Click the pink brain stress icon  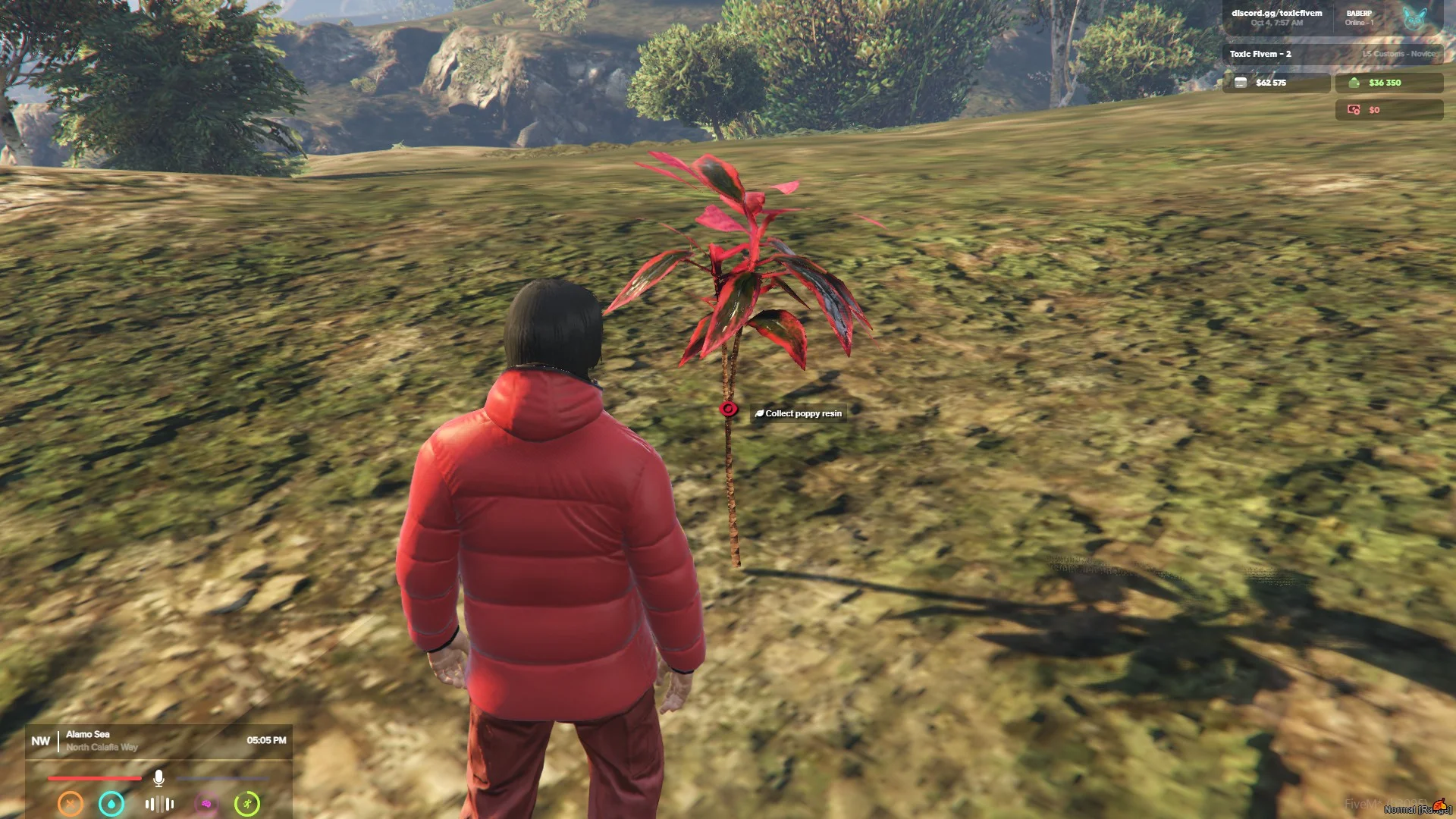[206, 804]
